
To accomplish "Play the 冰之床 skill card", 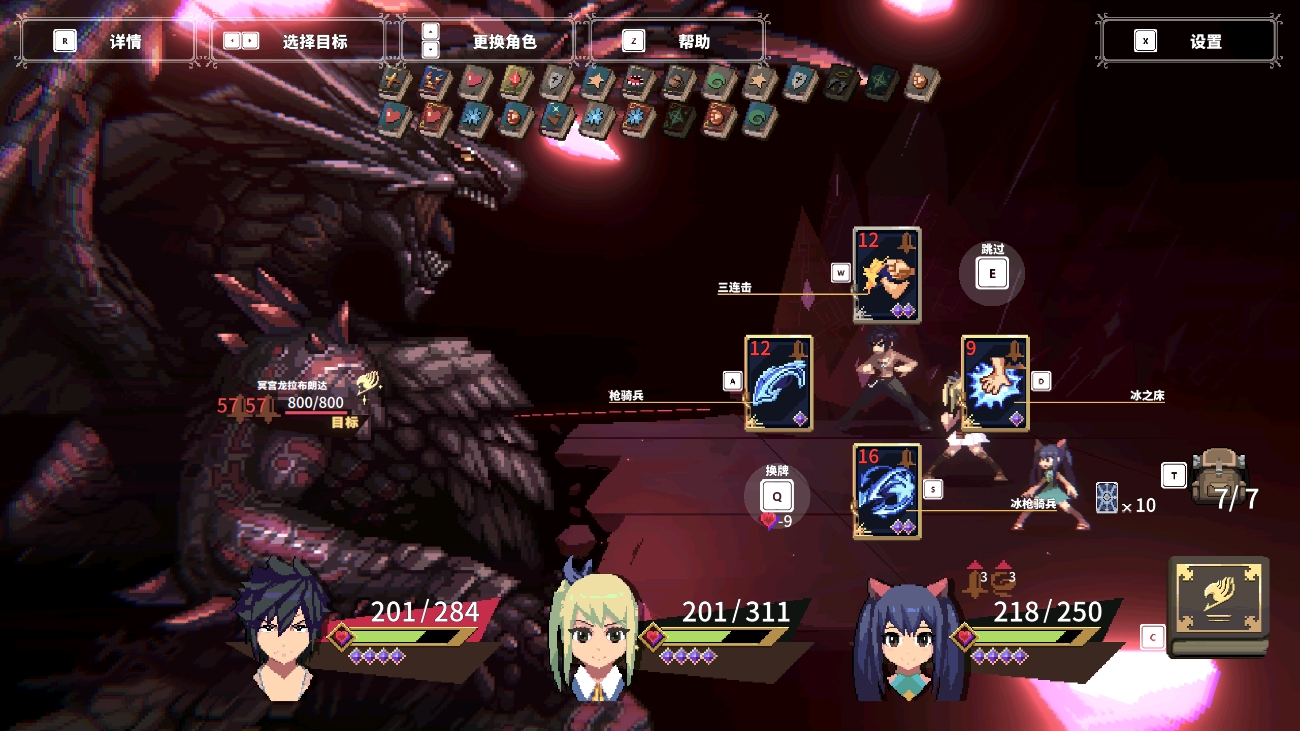I will point(995,383).
